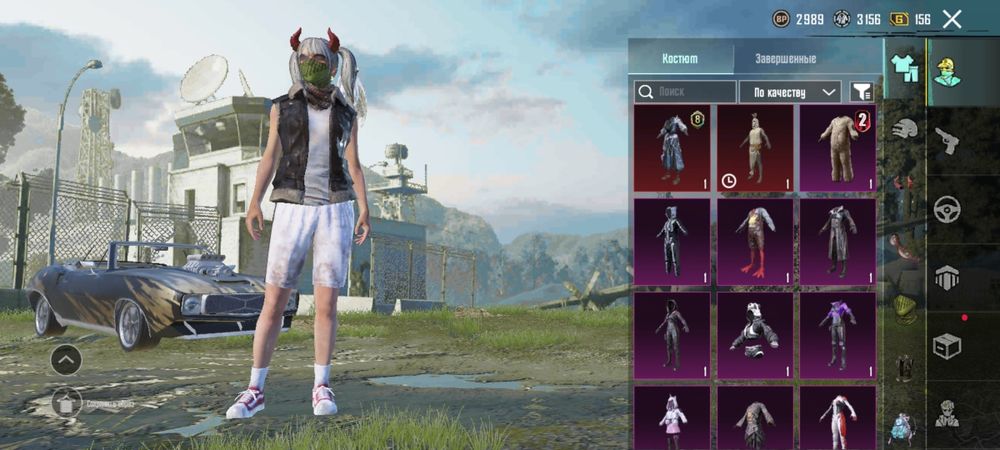The image size is (1000, 450).
Task: Switch to the character wardrobe section
Action: [946, 71]
